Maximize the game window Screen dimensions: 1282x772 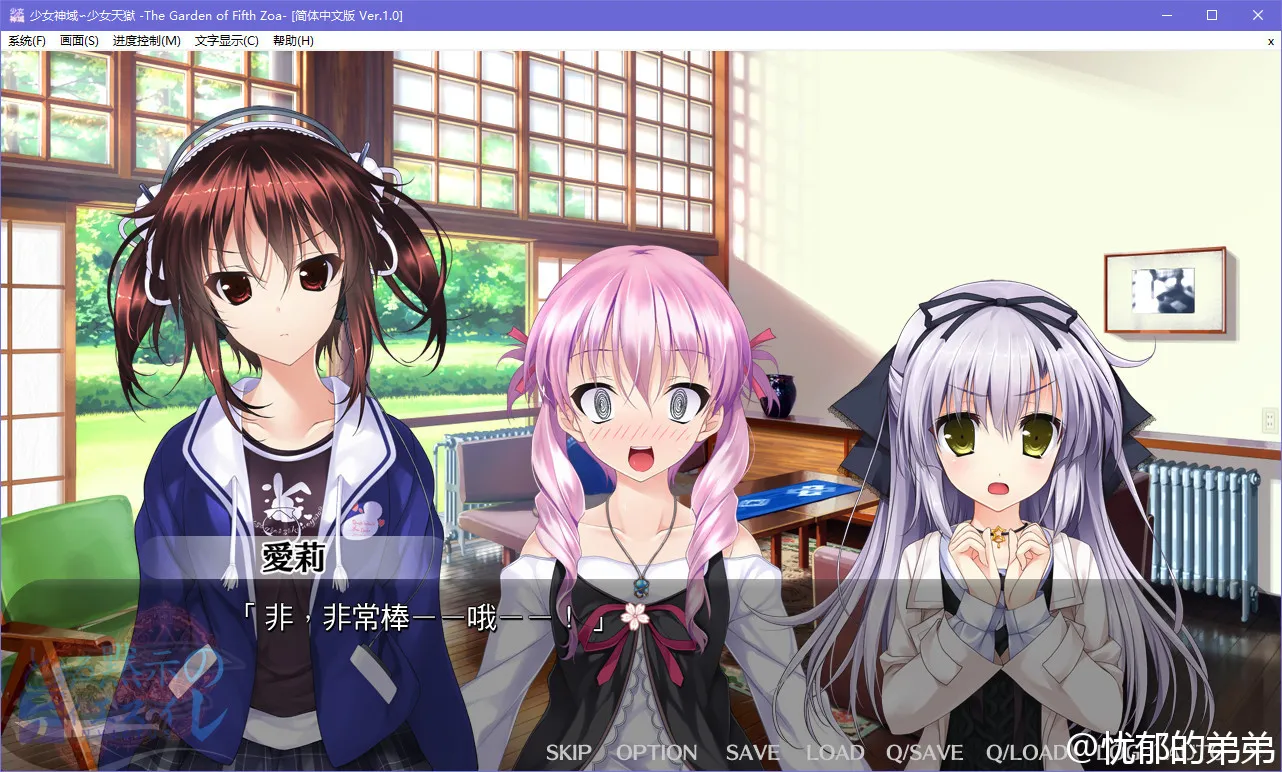[x=1211, y=14]
